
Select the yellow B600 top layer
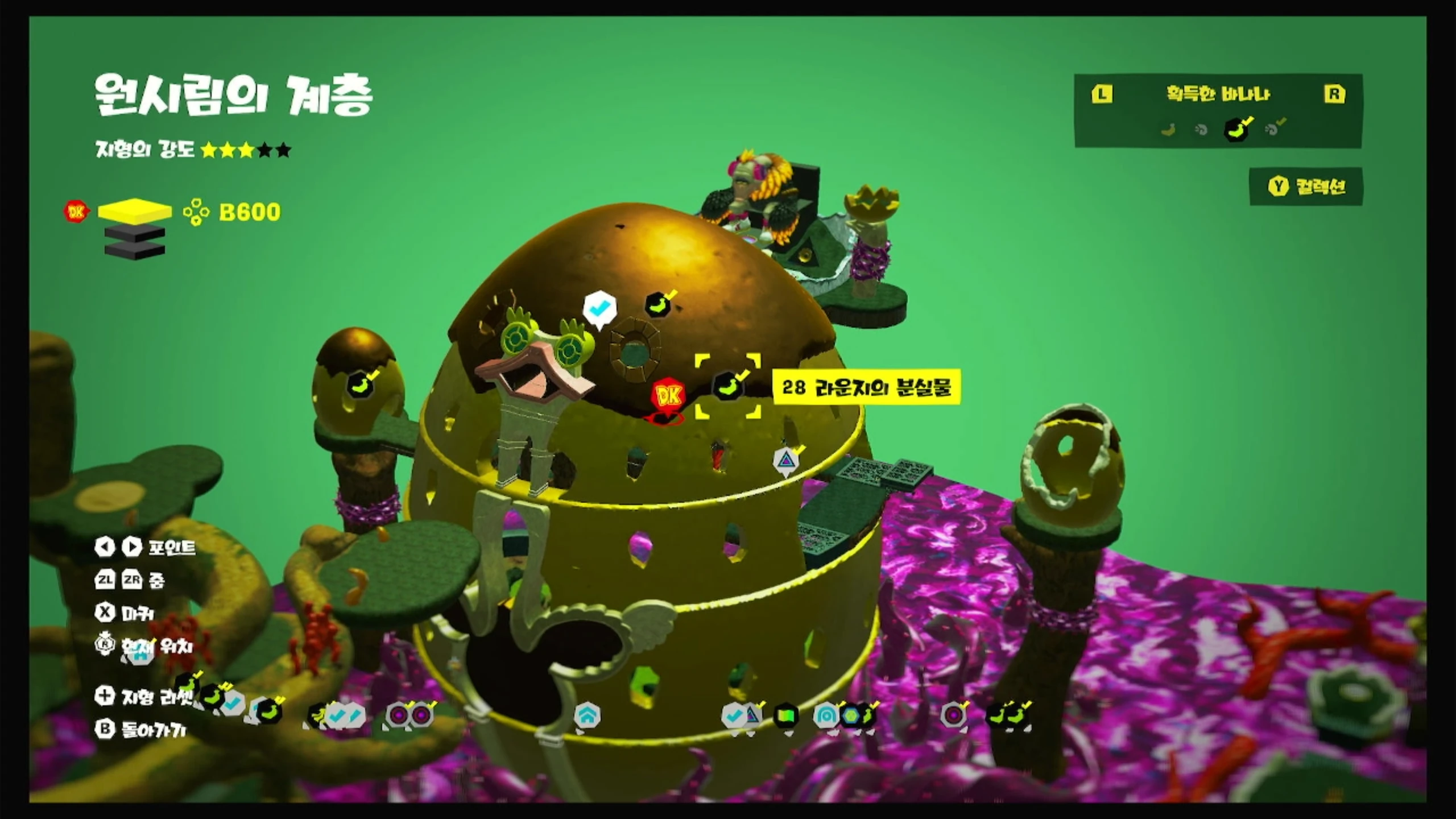(135, 212)
